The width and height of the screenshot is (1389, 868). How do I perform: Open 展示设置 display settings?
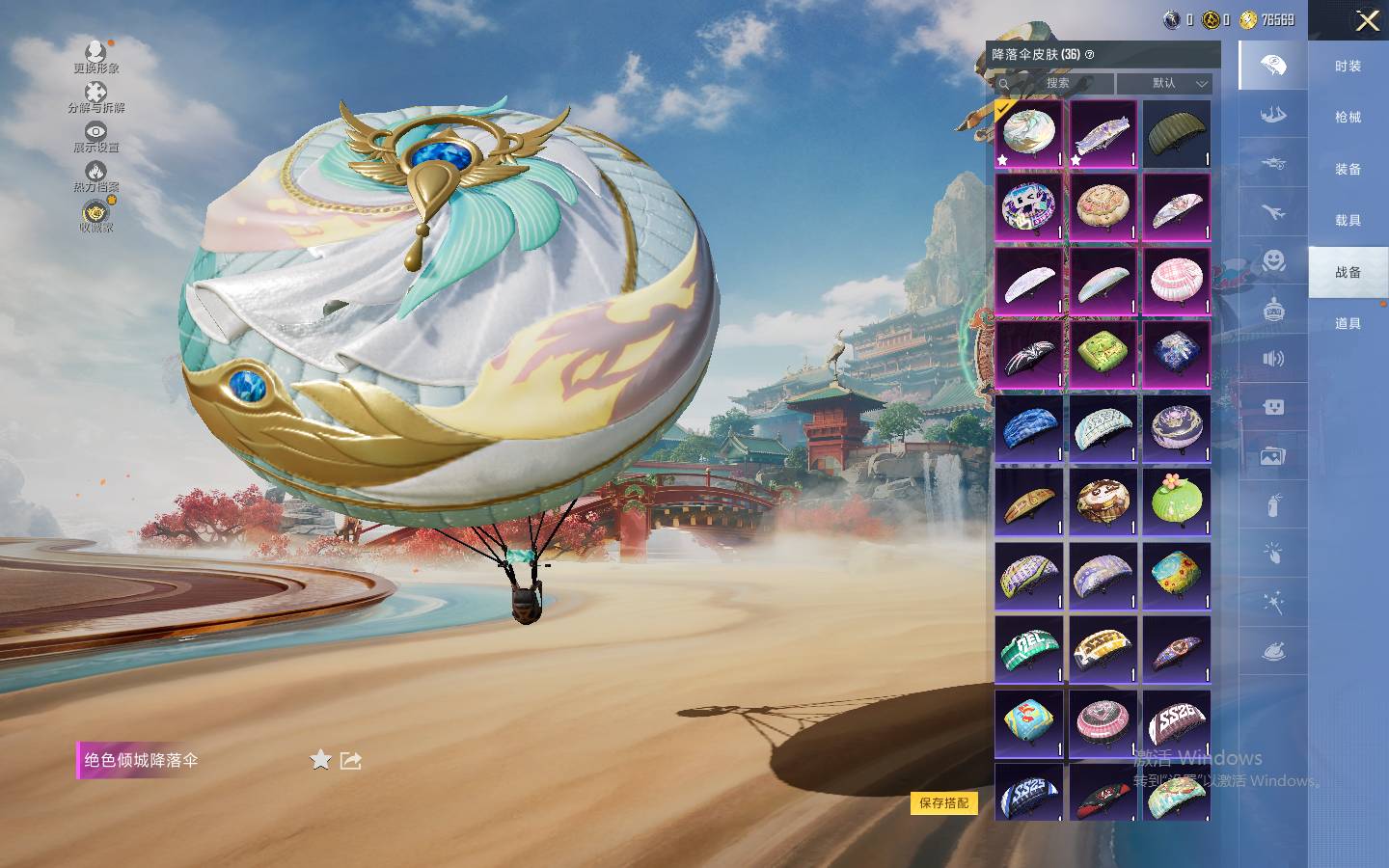click(x=95, y=136)
